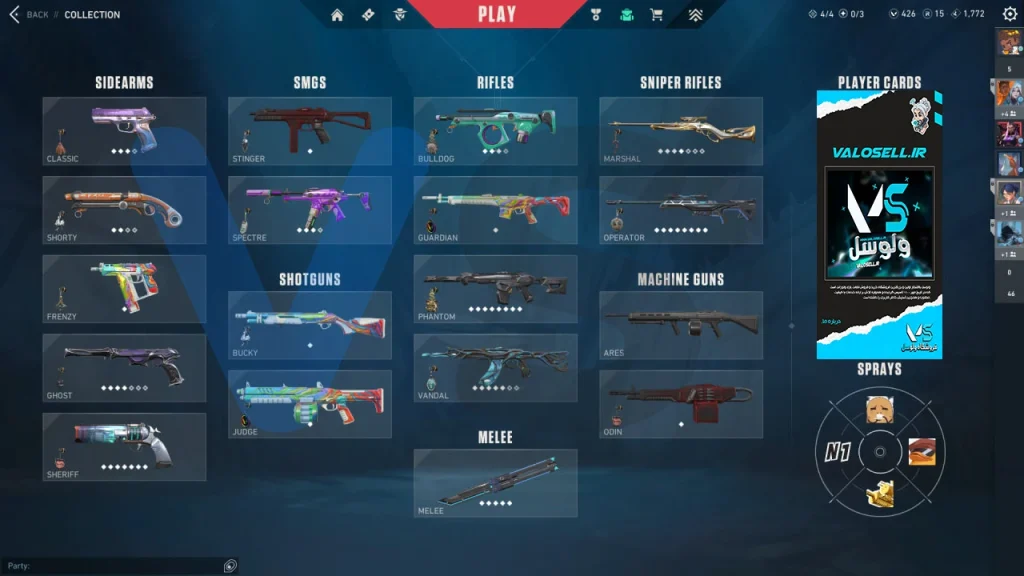
Task: Choose the Shorty sidearm slot
Action: point(124,210)
